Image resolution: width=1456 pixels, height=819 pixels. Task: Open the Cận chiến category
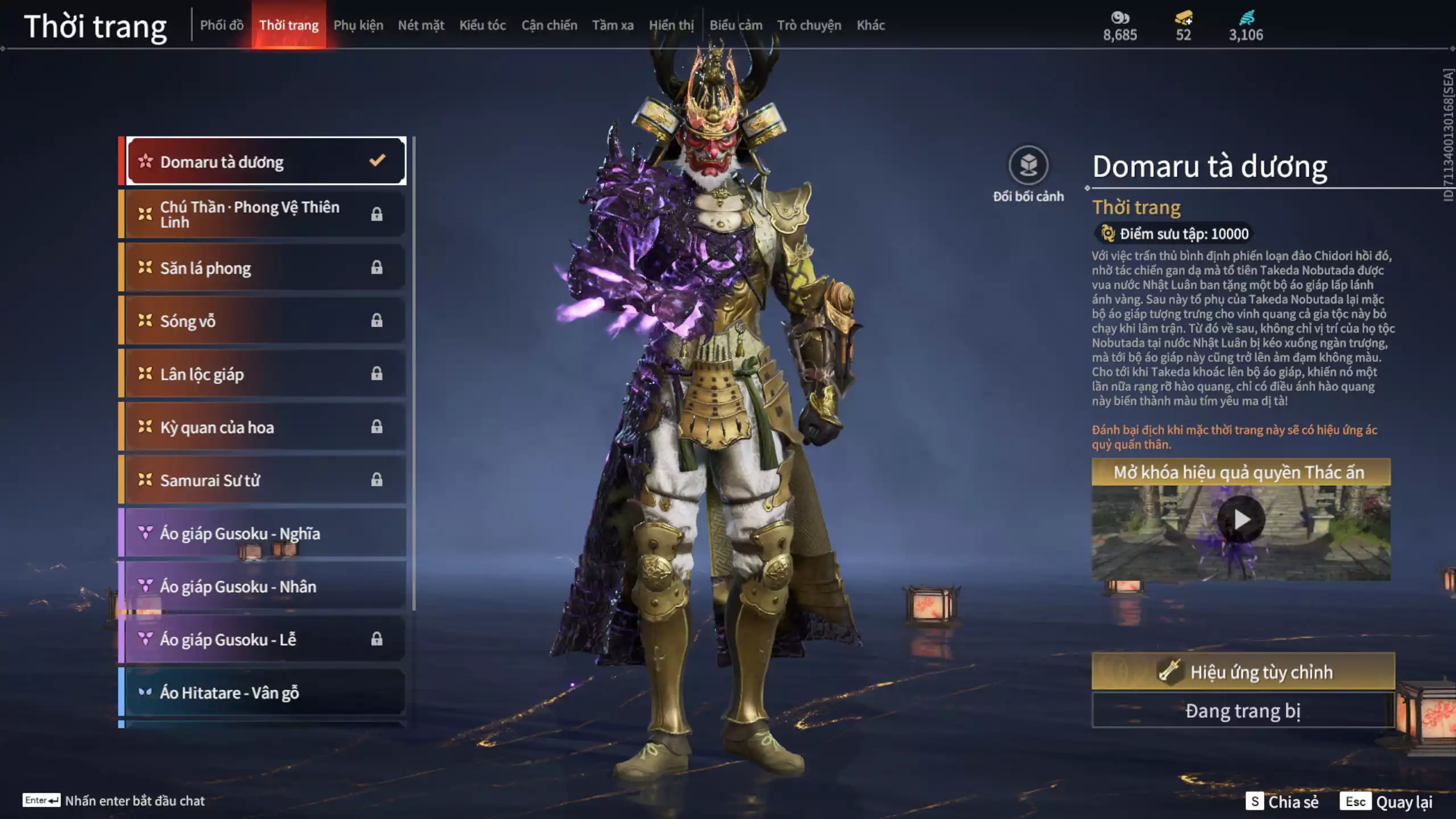[x=549, y=25]
